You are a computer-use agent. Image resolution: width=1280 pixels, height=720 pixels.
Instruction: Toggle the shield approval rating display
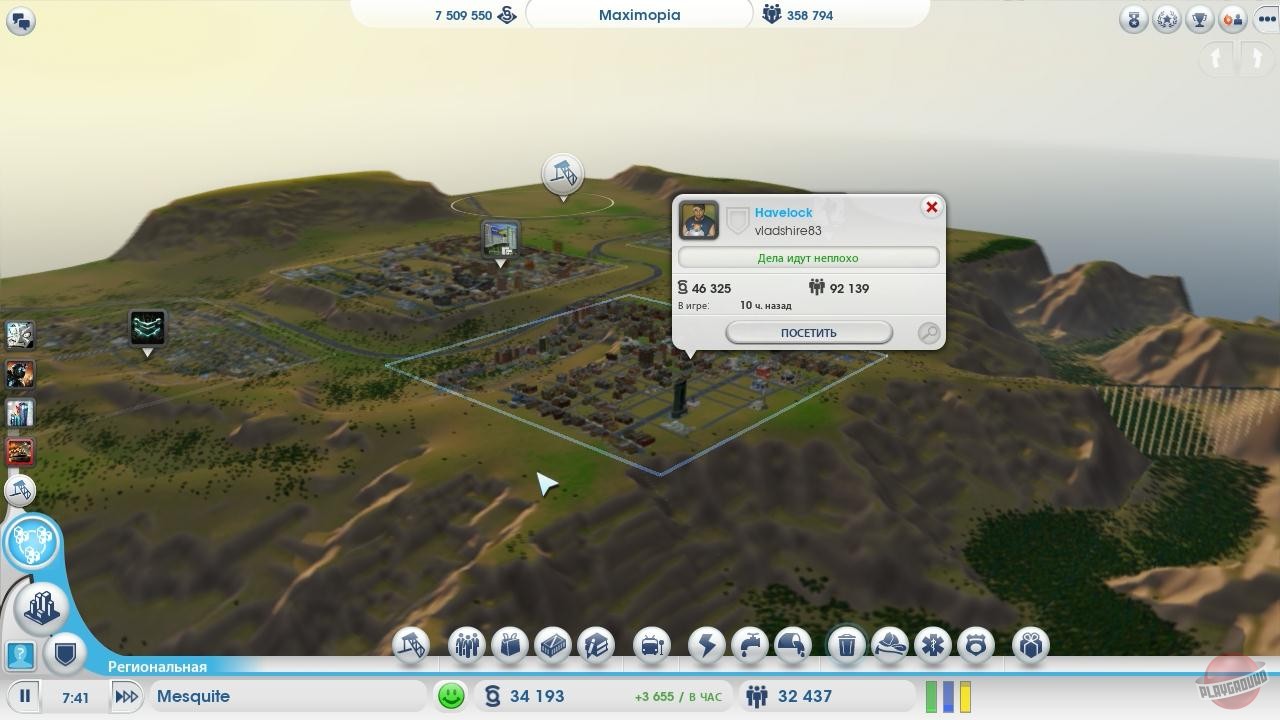64,655
